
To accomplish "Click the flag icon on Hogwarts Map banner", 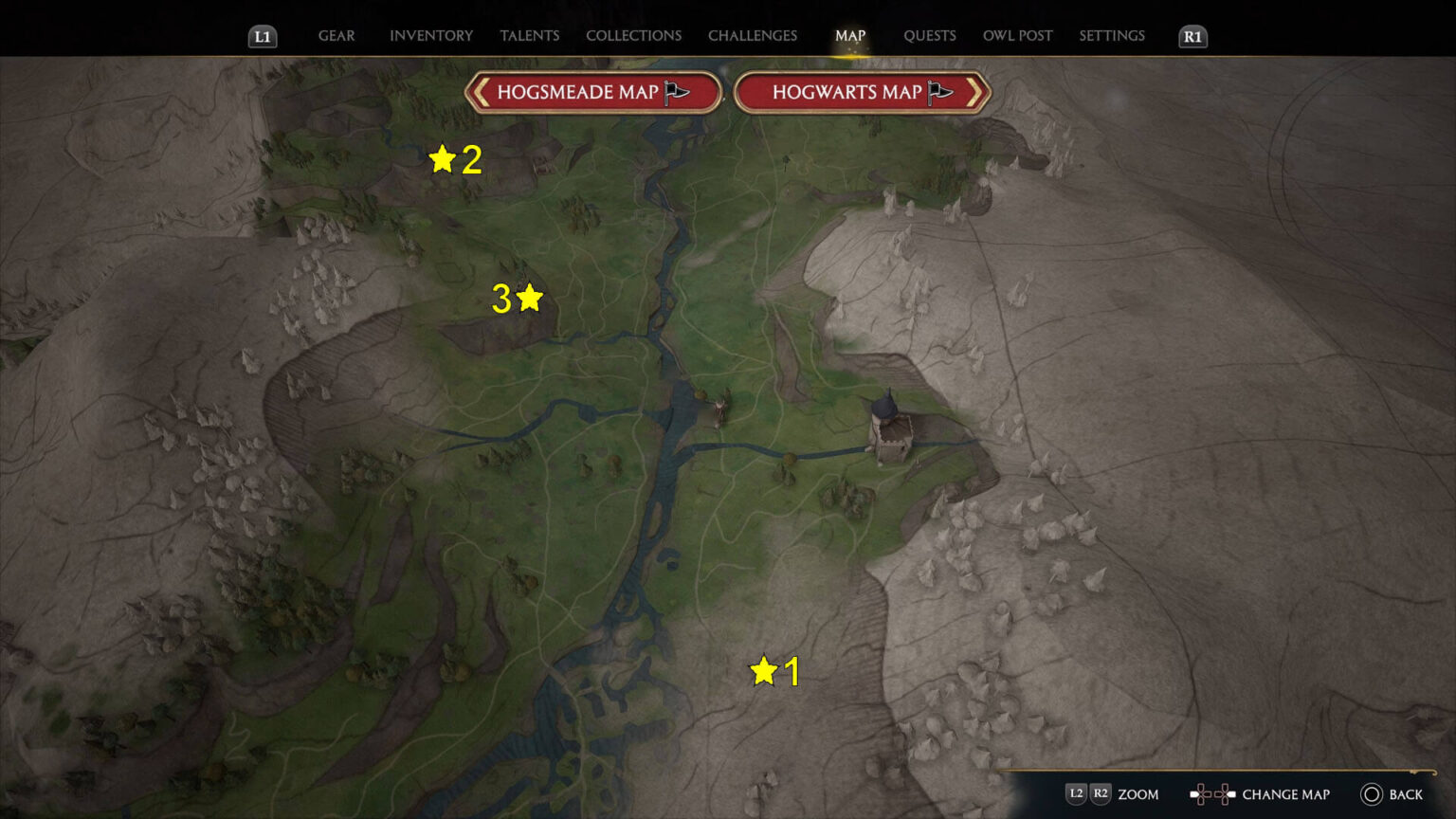I will [939, 91].
